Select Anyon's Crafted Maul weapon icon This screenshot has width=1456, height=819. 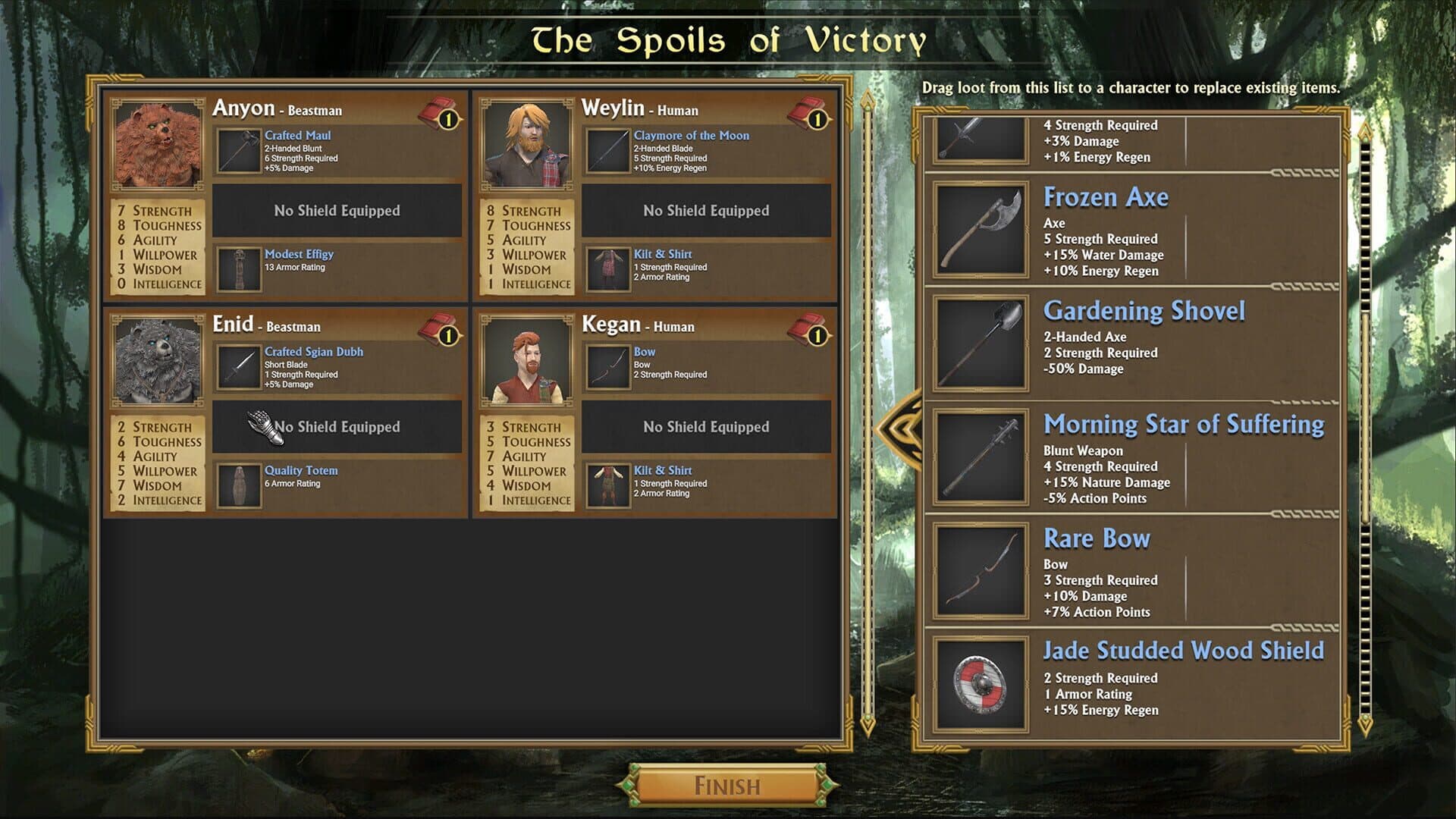[238, 151]
